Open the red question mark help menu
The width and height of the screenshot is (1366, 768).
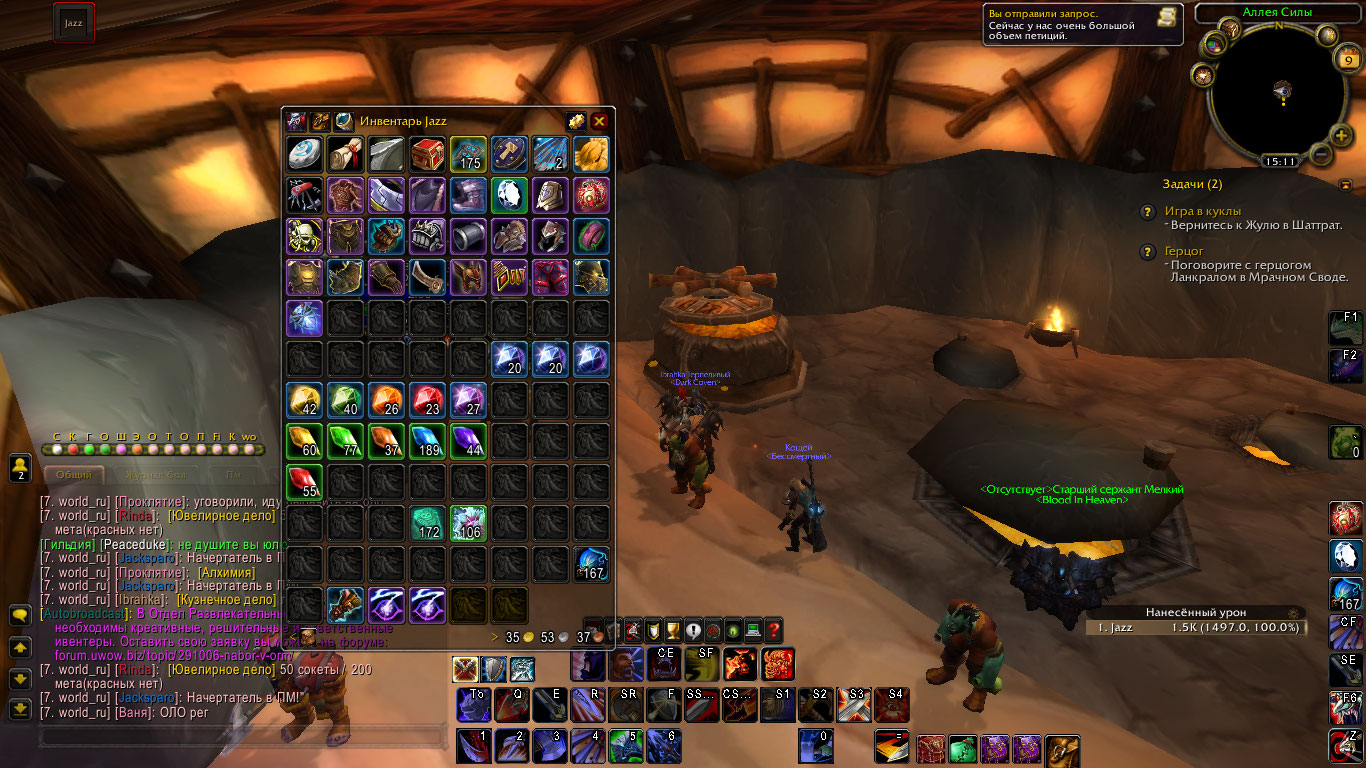coord(773,631)
